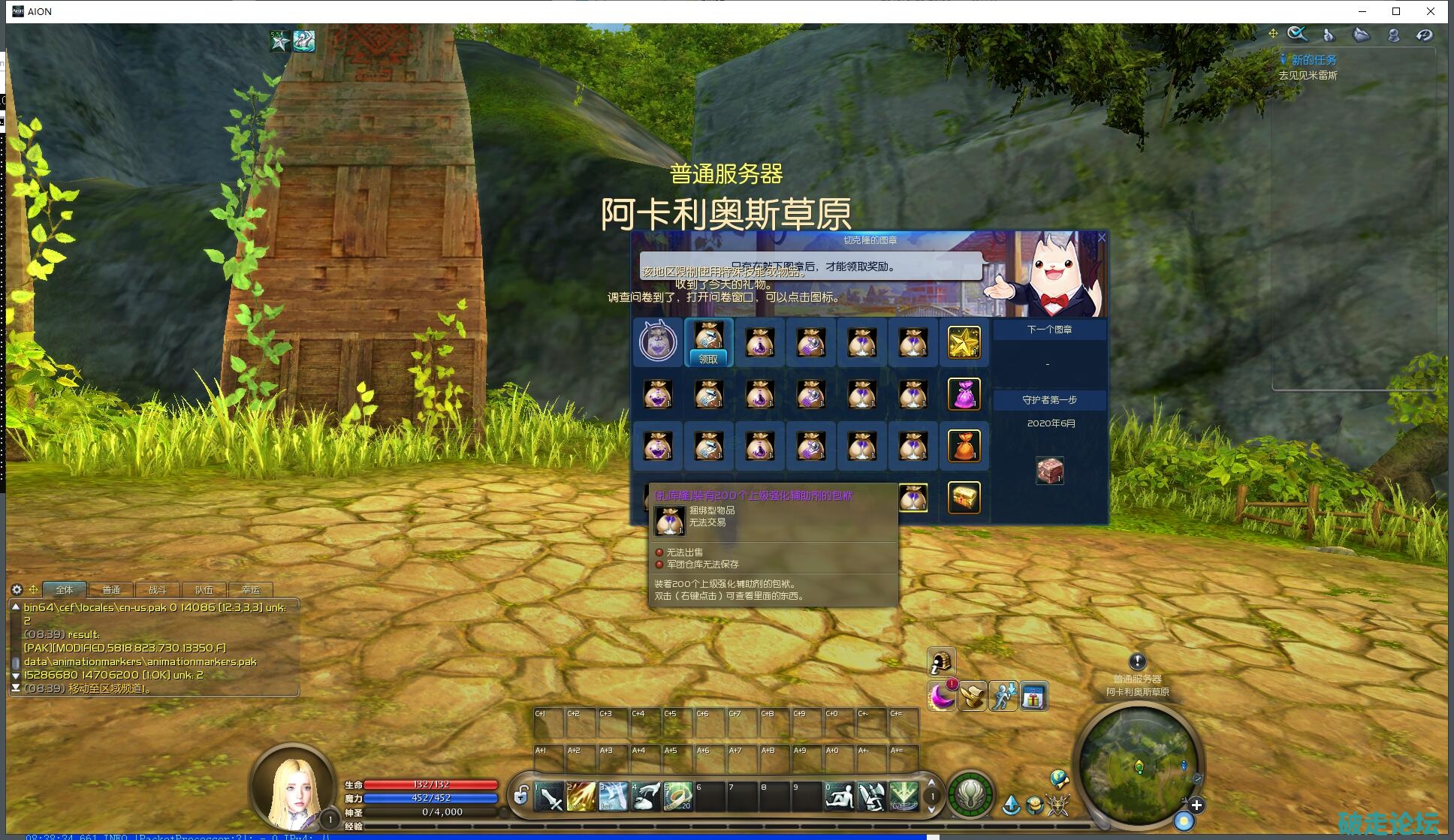The height and width of the screenshot is (840, 1454).
Task: Open the purple crescent moon event icon
Action: click(941, 697)
